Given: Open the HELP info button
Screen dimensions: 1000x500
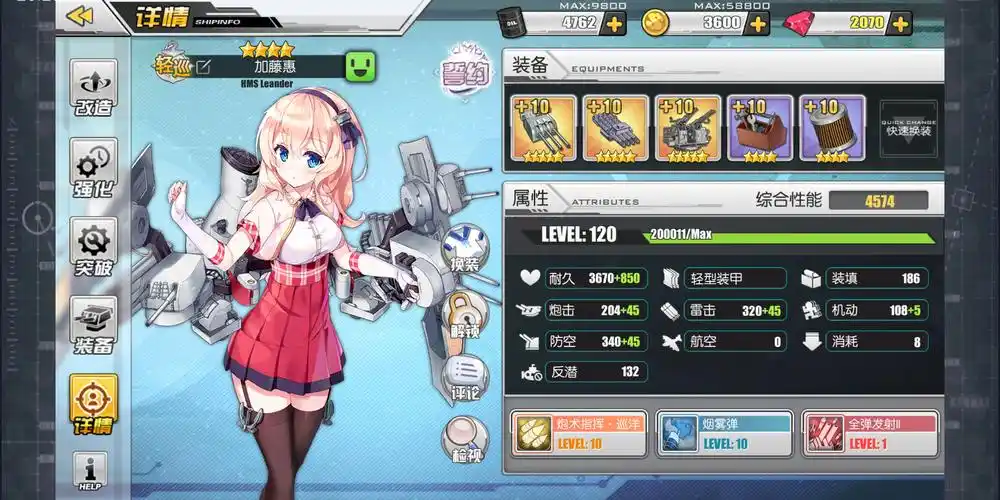Looking at the screenshot, I should coord(91,471).
